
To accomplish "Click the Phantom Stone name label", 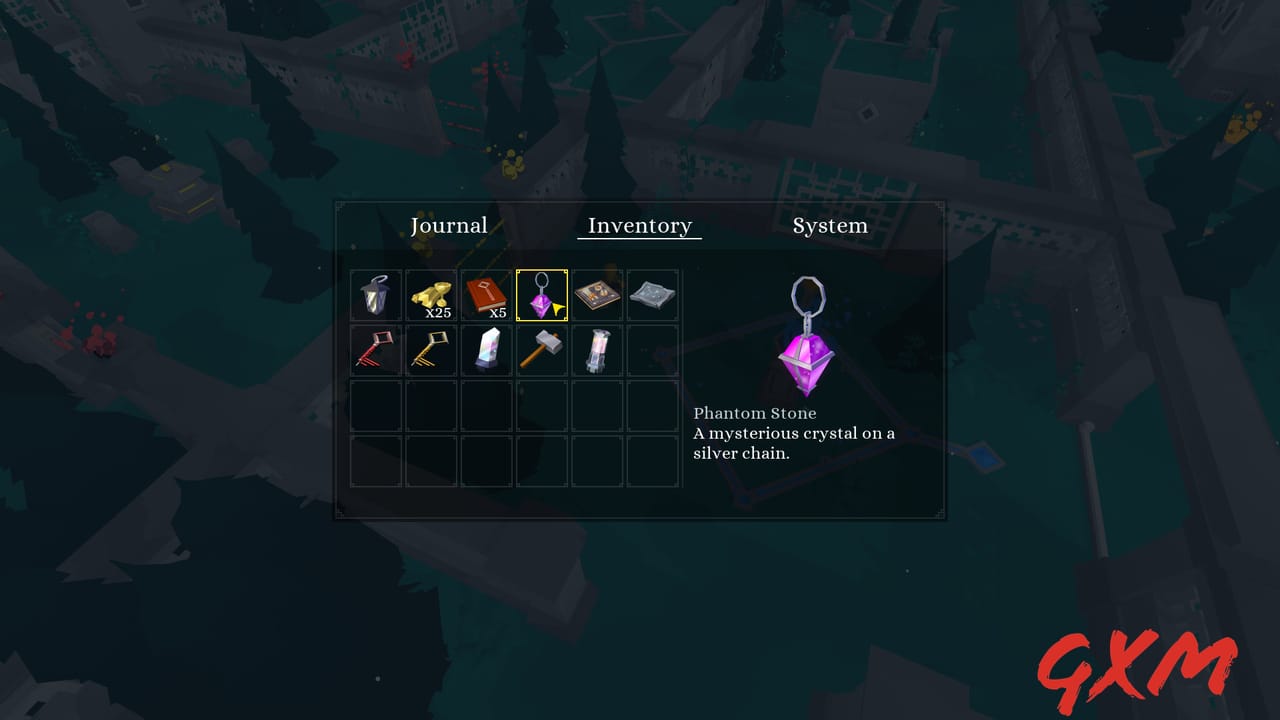I will coord(755,412).
